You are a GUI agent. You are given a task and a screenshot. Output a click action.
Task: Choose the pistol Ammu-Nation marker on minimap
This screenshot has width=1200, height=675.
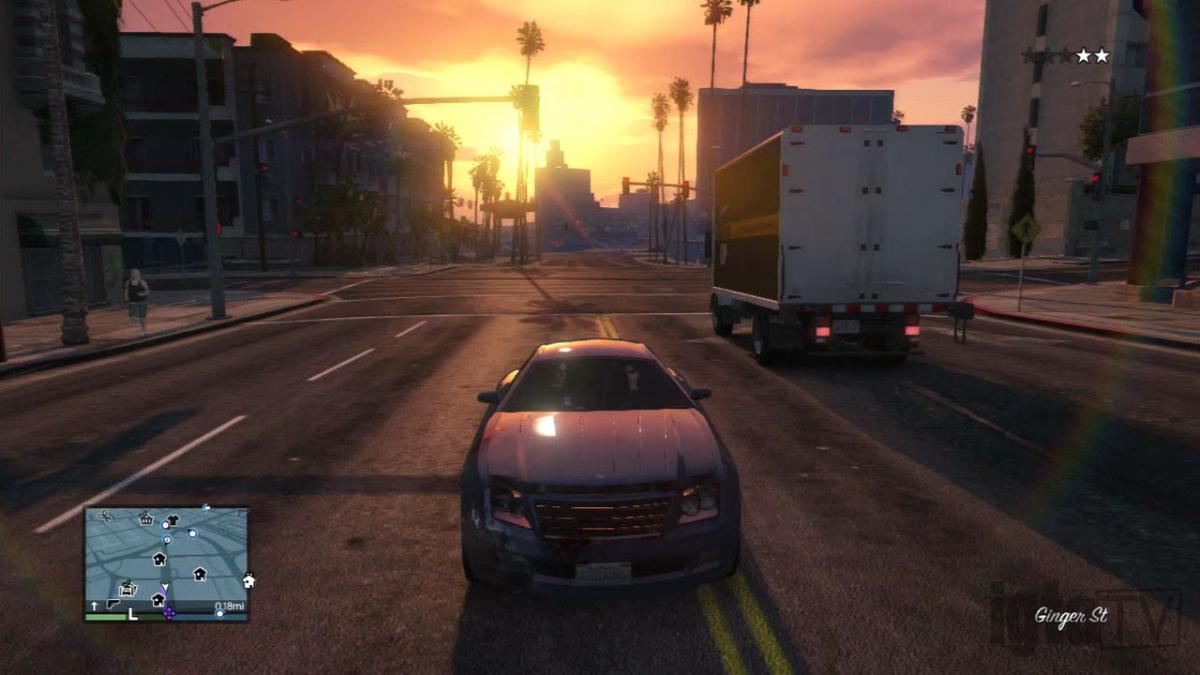pyautogui.click(x=112, y=604)
